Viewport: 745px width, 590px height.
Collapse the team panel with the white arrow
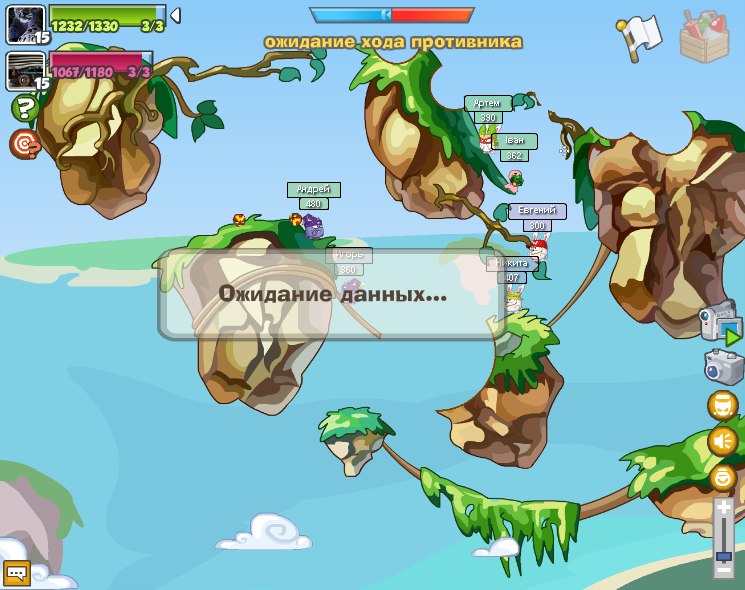(175, 15)
